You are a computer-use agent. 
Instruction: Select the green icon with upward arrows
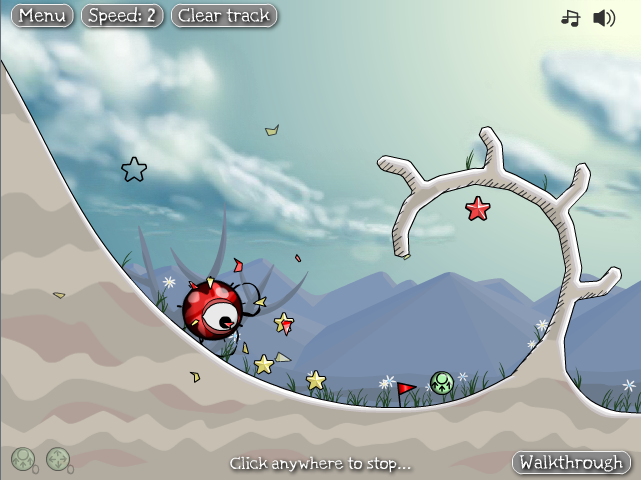pyautogui.click(x=23, y=459)
